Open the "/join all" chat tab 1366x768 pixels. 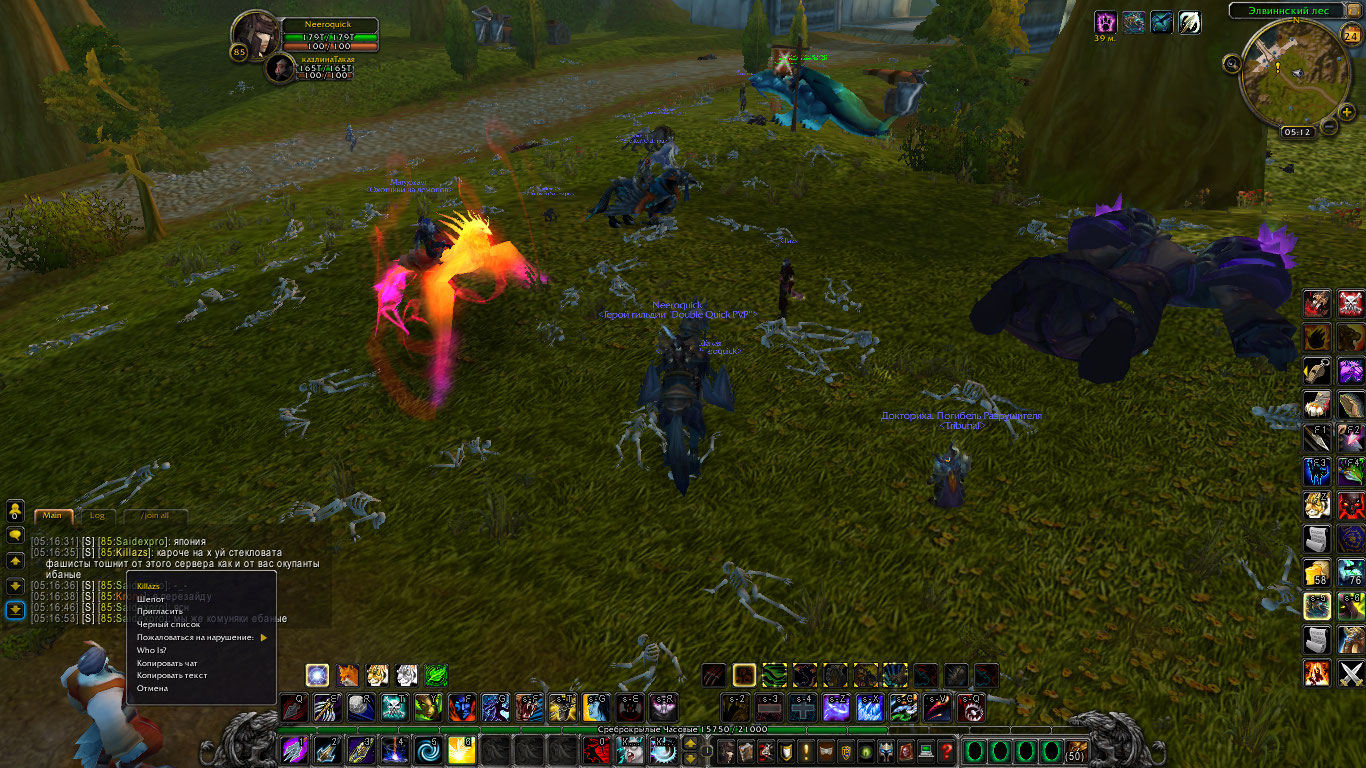click(154, 516)
